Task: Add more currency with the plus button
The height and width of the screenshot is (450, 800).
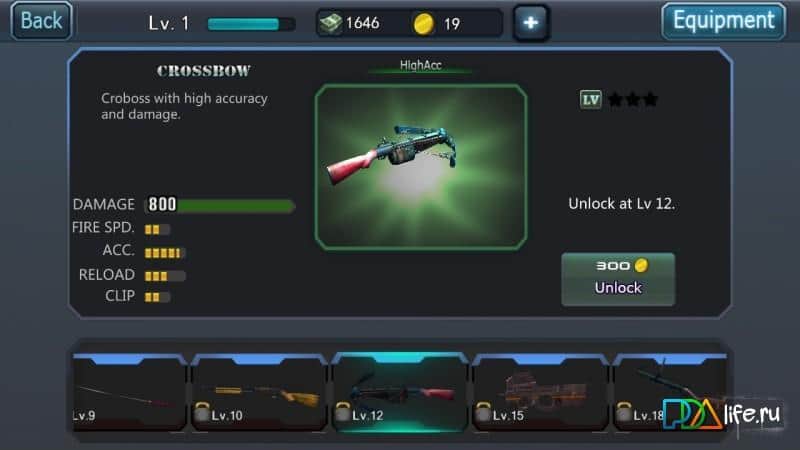Action: [530, 22]
